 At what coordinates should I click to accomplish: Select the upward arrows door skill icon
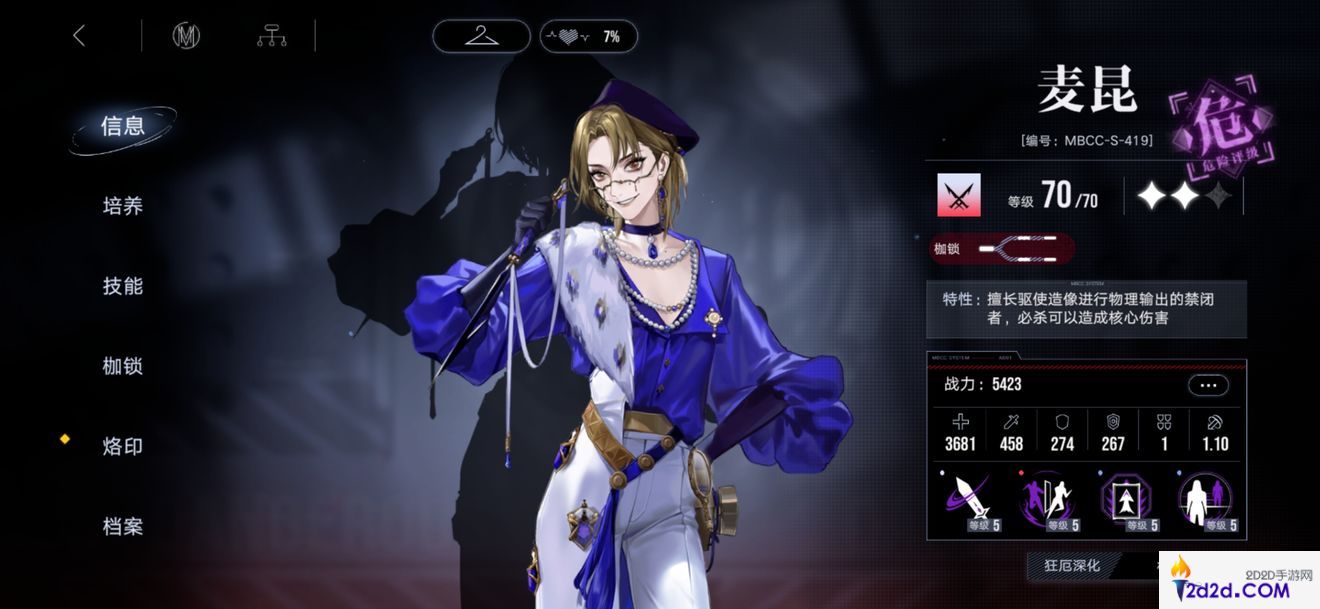click(1128, 501)
